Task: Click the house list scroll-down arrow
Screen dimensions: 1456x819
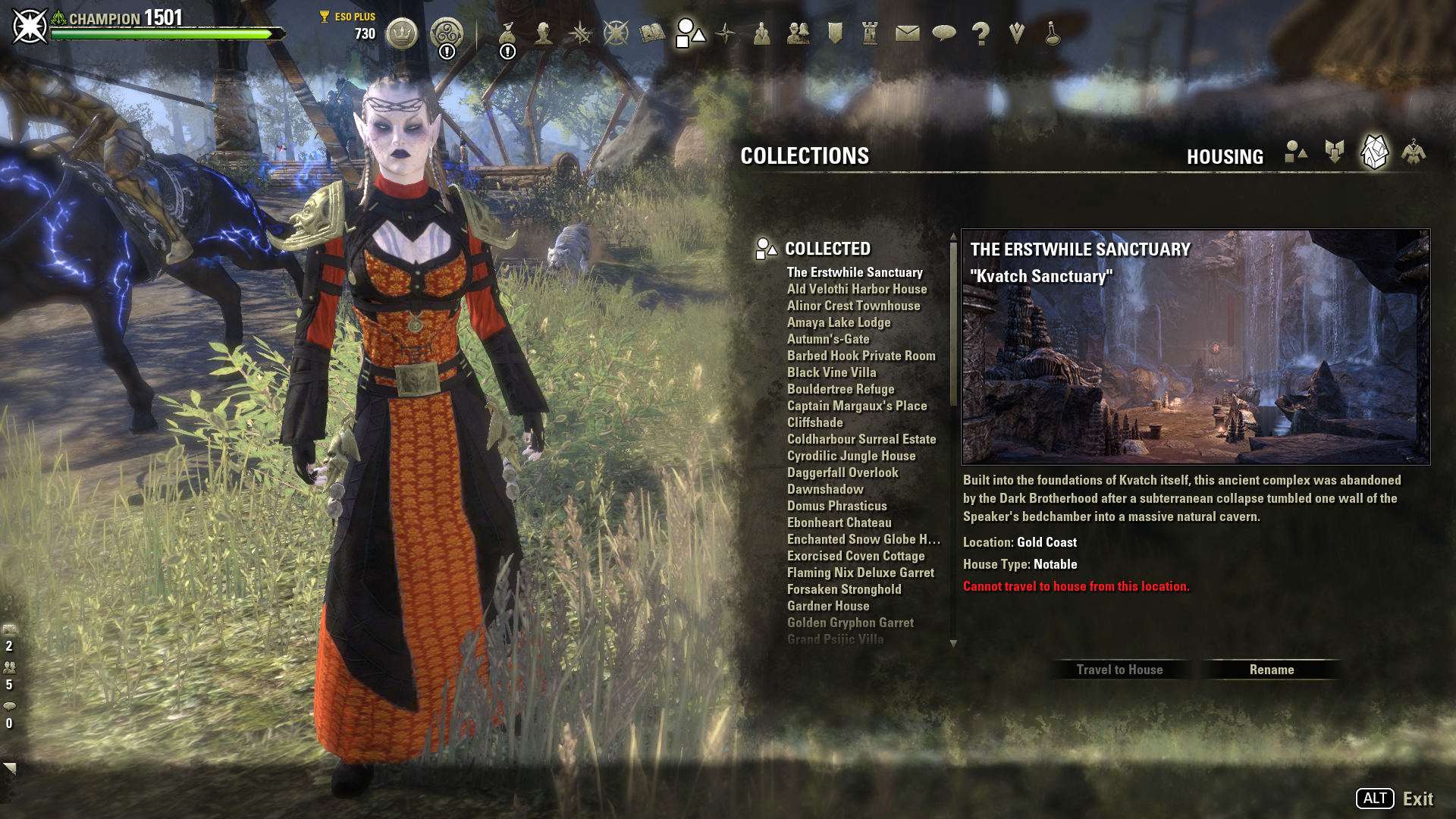Action: pos(953,644)
